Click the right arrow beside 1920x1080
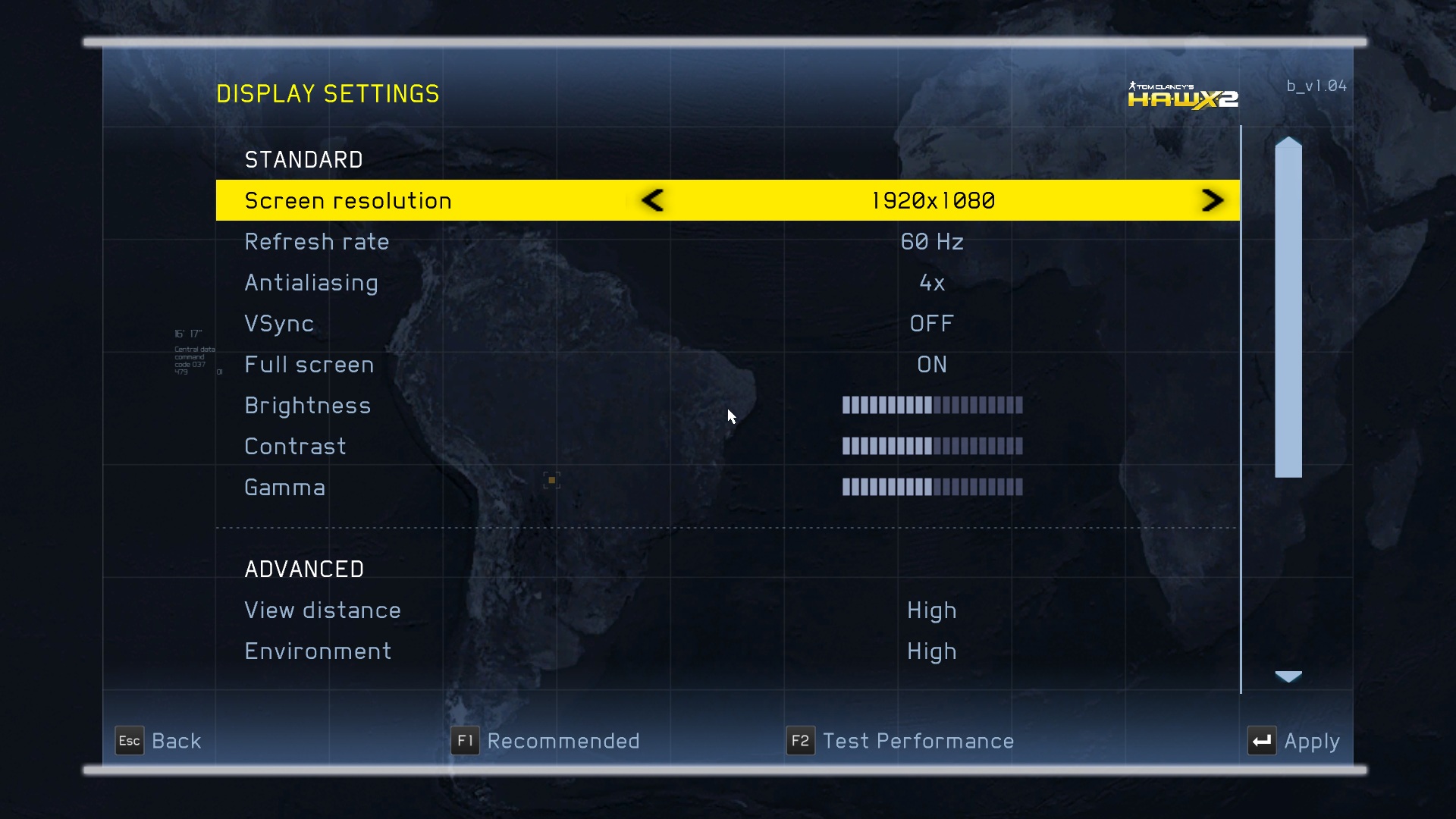Screen dimensions: 1456x819 click(1212, 200)
